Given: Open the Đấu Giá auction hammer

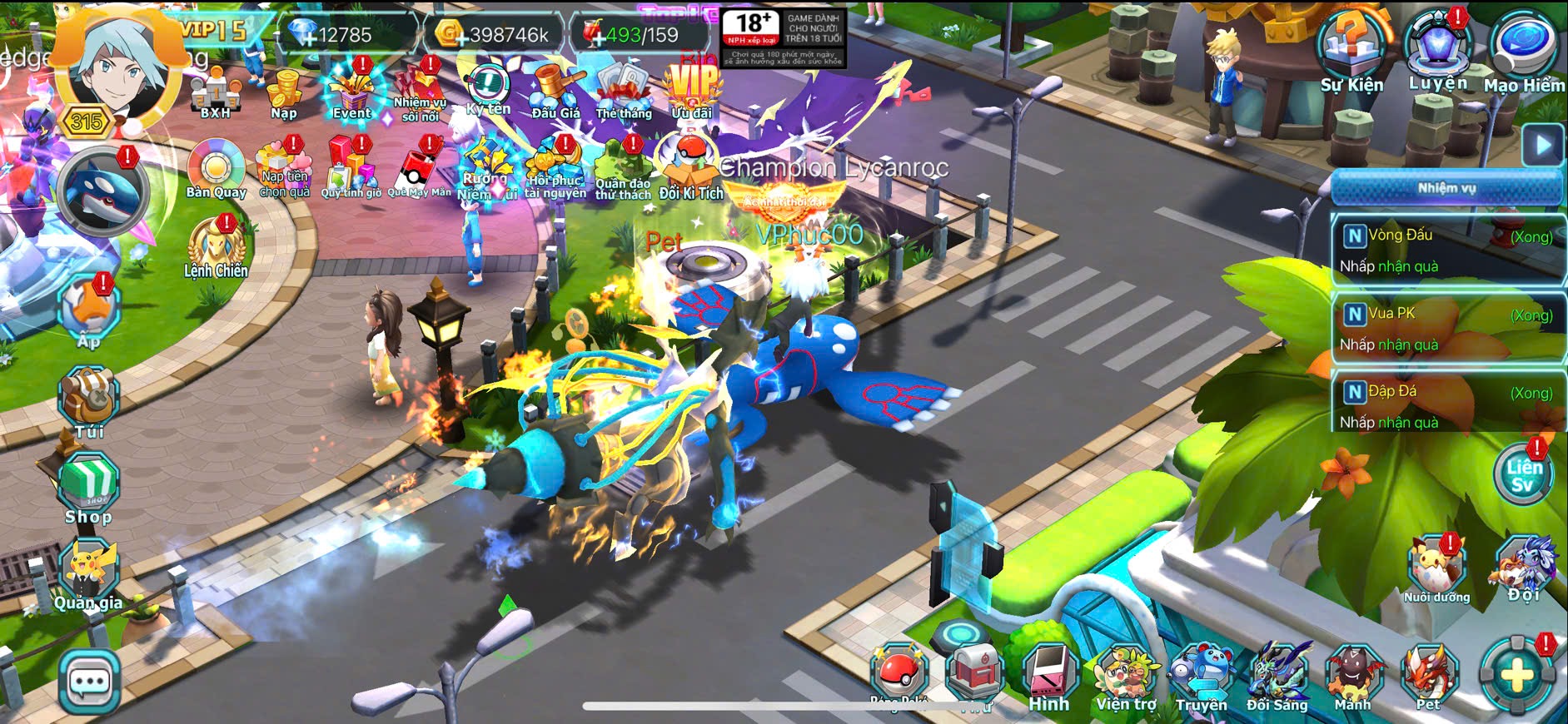Looking at the screenshot, I should 555,92.
